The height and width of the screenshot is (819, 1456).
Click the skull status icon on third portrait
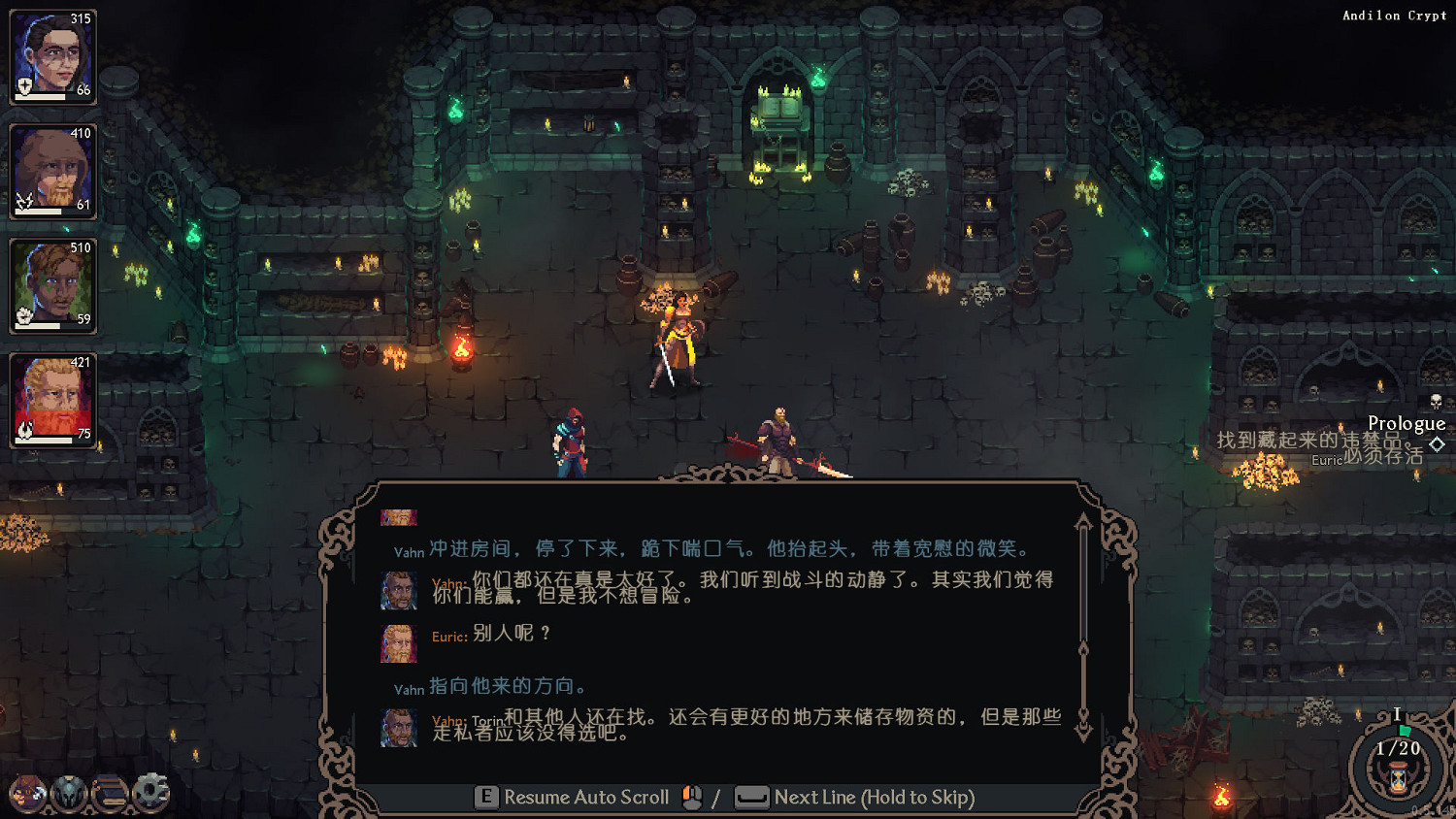(24, 312)
